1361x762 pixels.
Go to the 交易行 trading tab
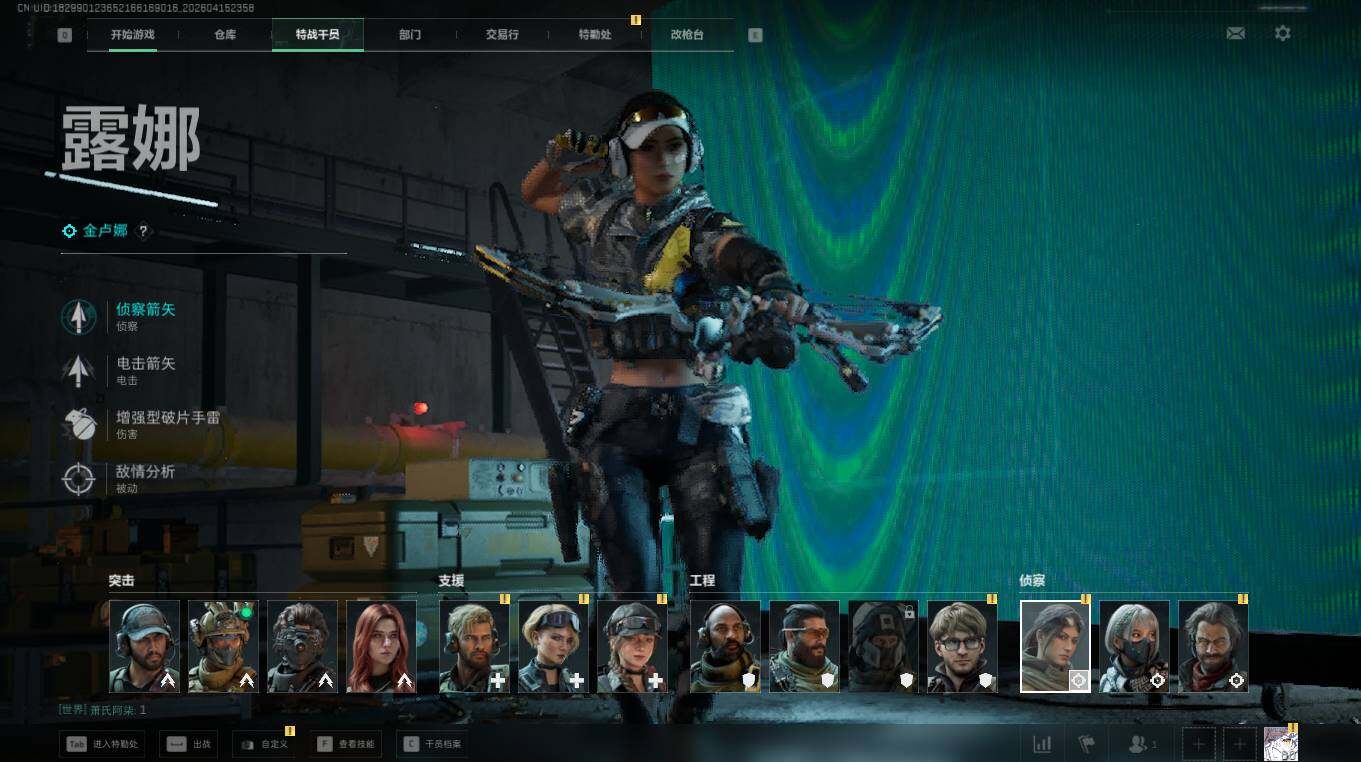502,34
